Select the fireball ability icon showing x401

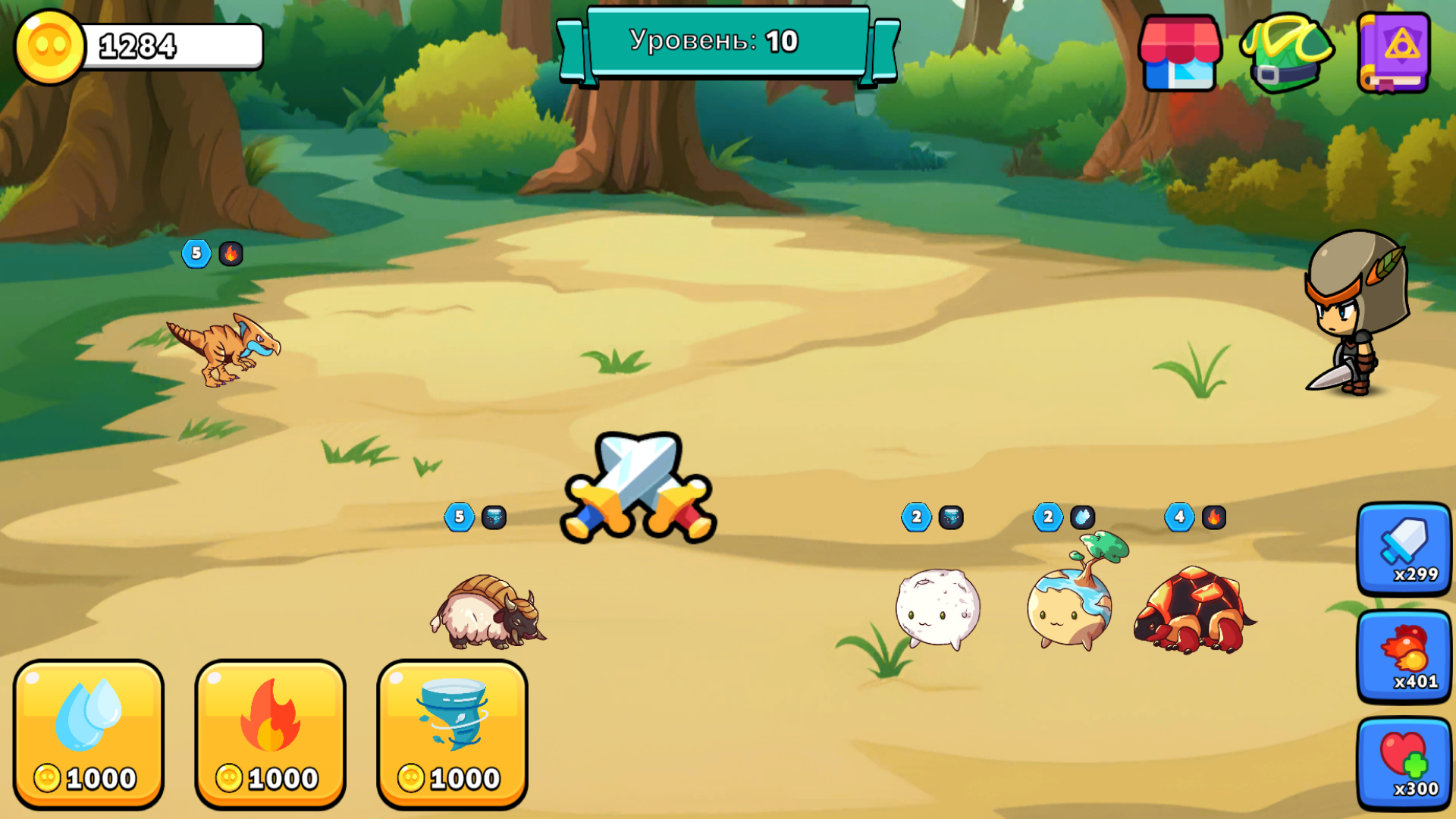1402,656
